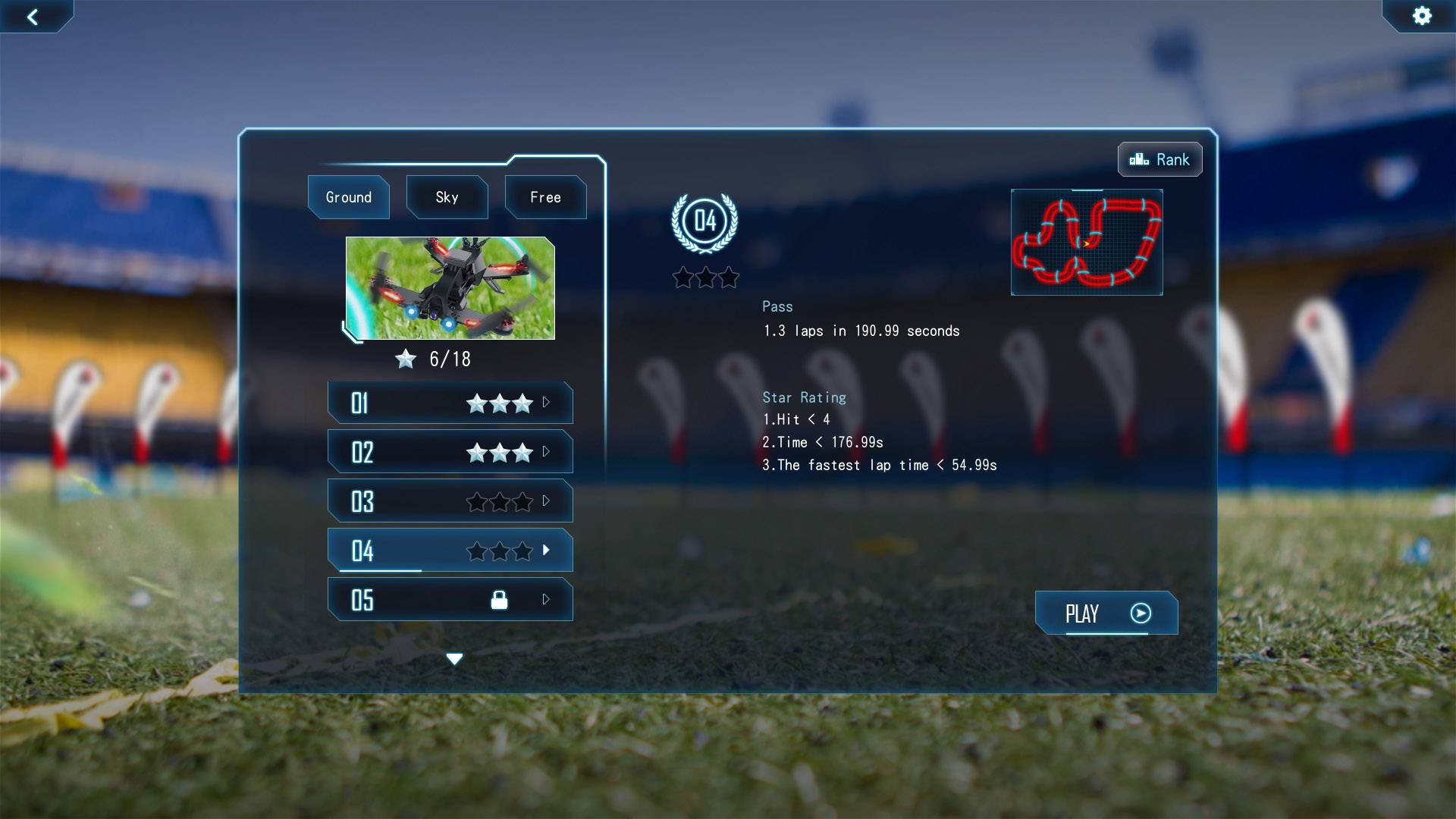
Task: Select level 04 in the list
Action: pos(450,551)
